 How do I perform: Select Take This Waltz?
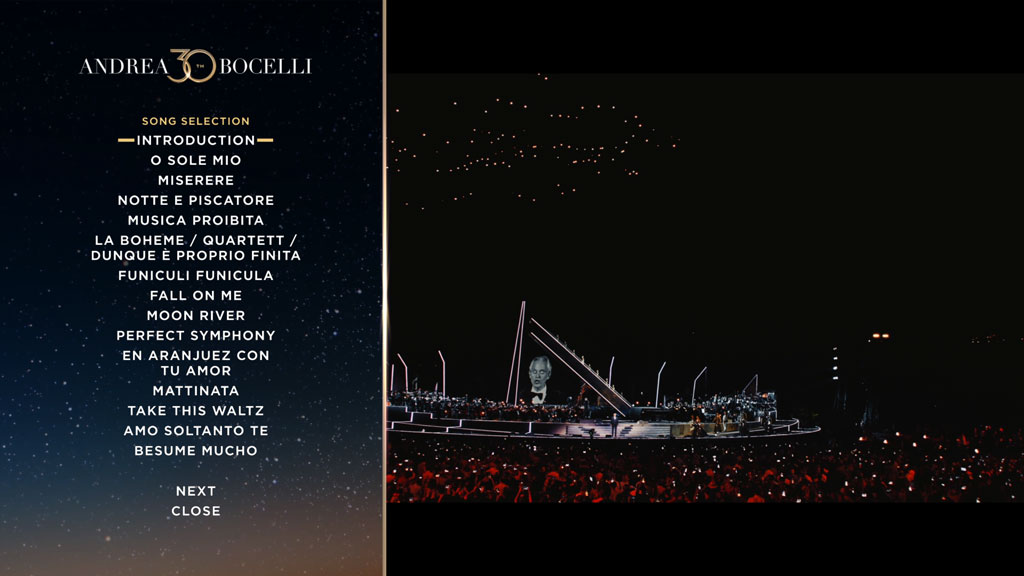196,410
